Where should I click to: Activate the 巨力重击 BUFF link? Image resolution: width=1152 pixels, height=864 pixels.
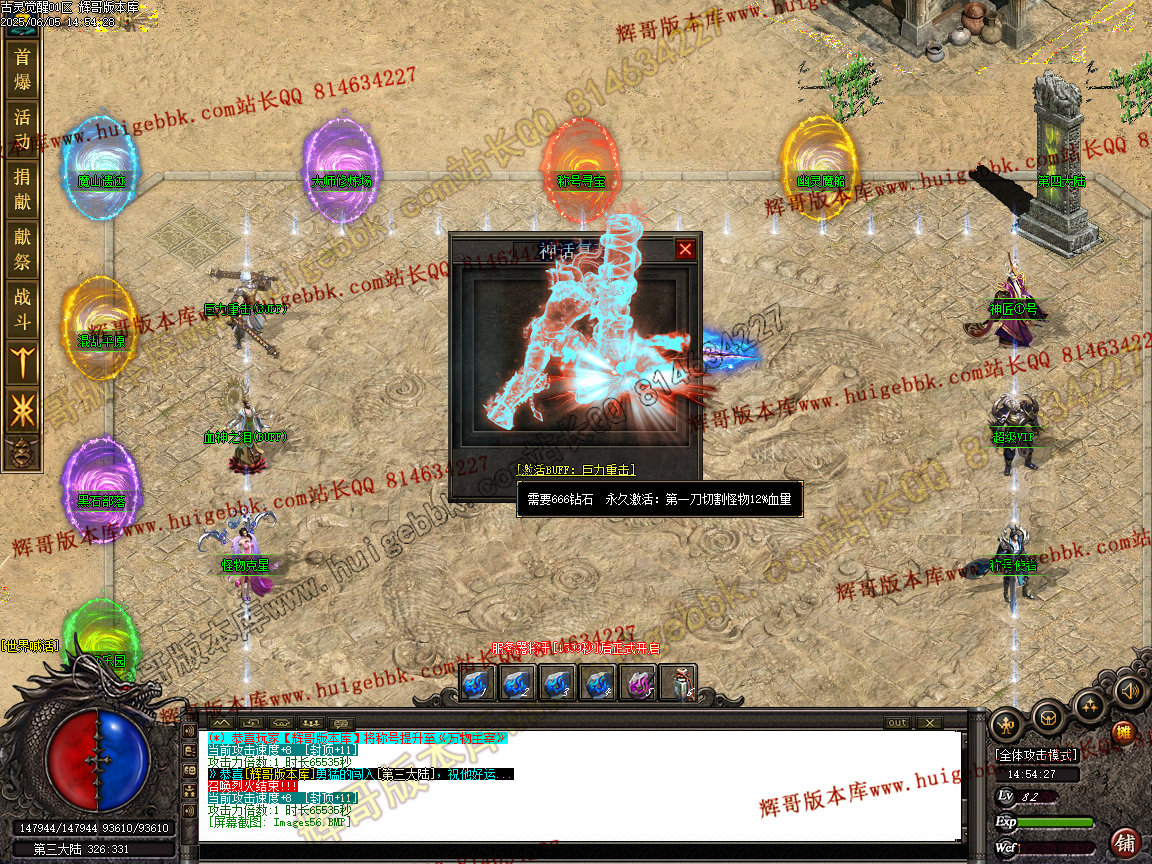click(x=576, y=469)
